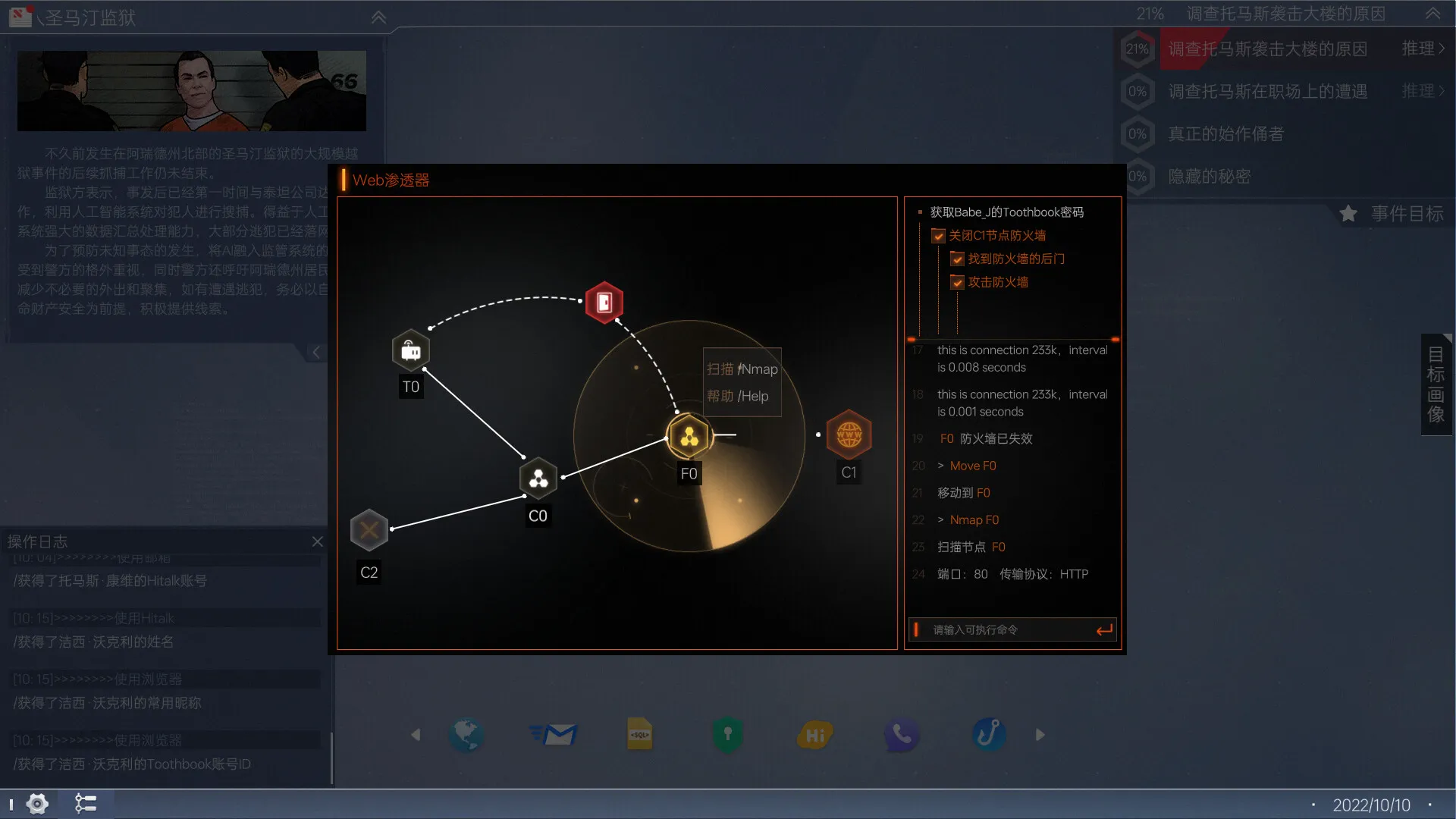1456x819 pixels.
Task: Click the settings gear in the bottom bar
Action: pyautogui.click(x=36, y=803)
